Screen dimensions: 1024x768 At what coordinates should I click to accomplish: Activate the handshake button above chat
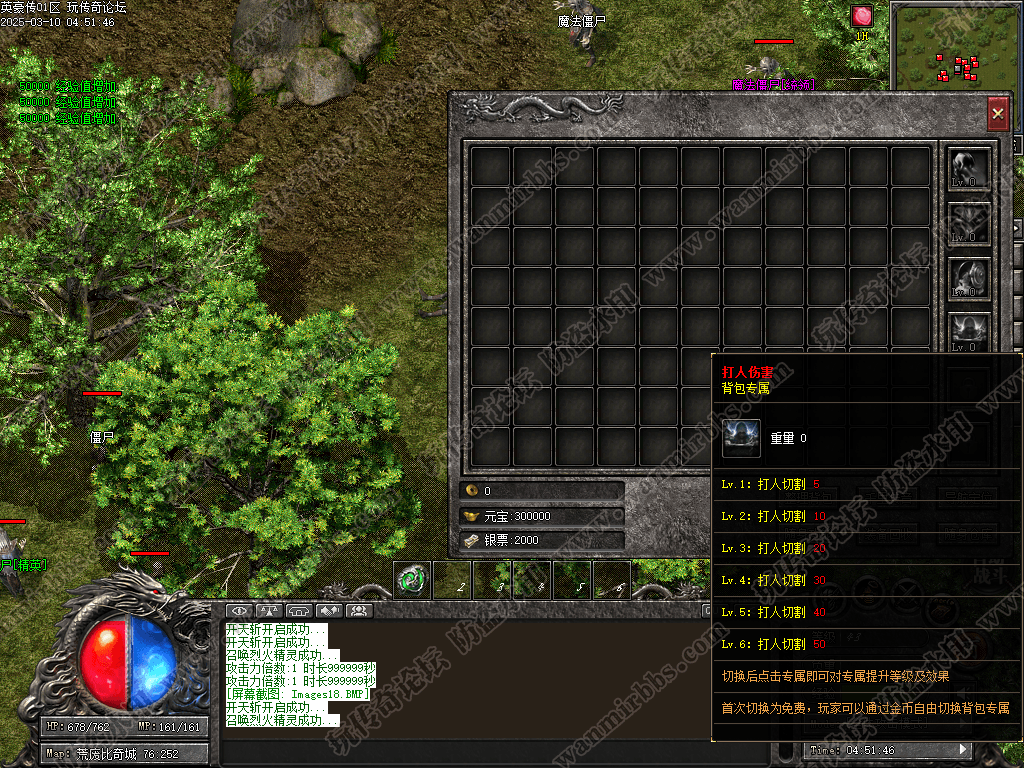329,610
